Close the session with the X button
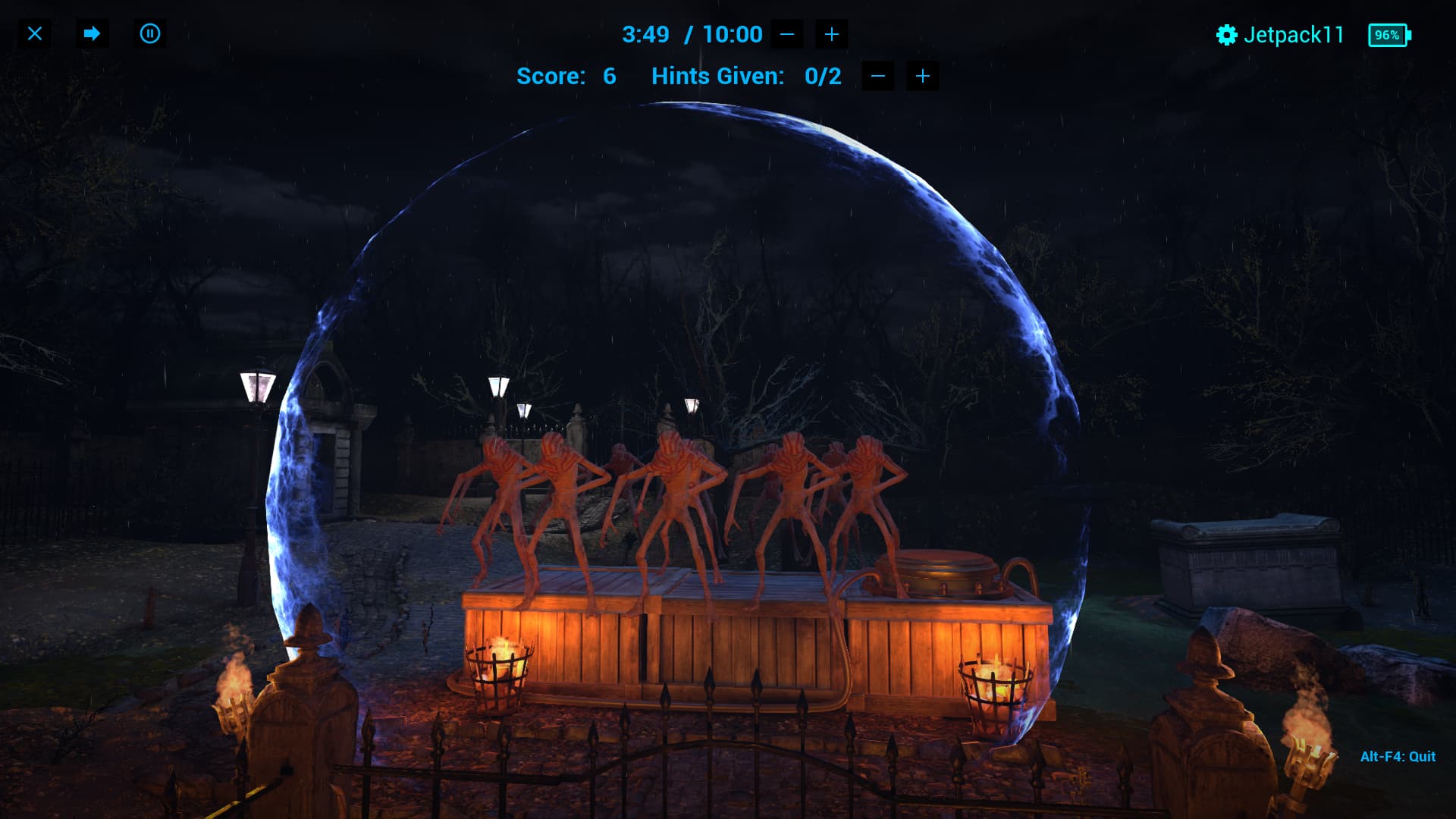Image resolution: width=1456 pixels, height=819 pixels. pyautogui.click(x=35, y=34)
